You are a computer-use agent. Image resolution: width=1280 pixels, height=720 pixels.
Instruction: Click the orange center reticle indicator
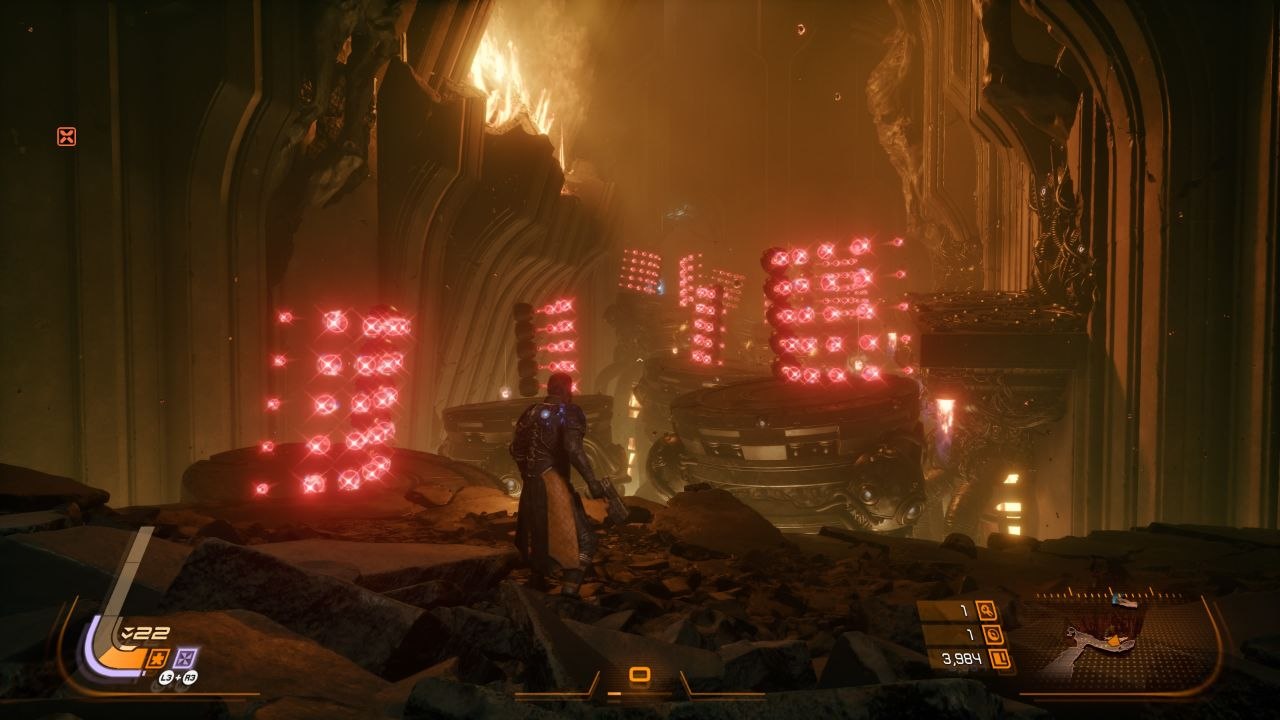pyautogui.click(x=640, y=676)
